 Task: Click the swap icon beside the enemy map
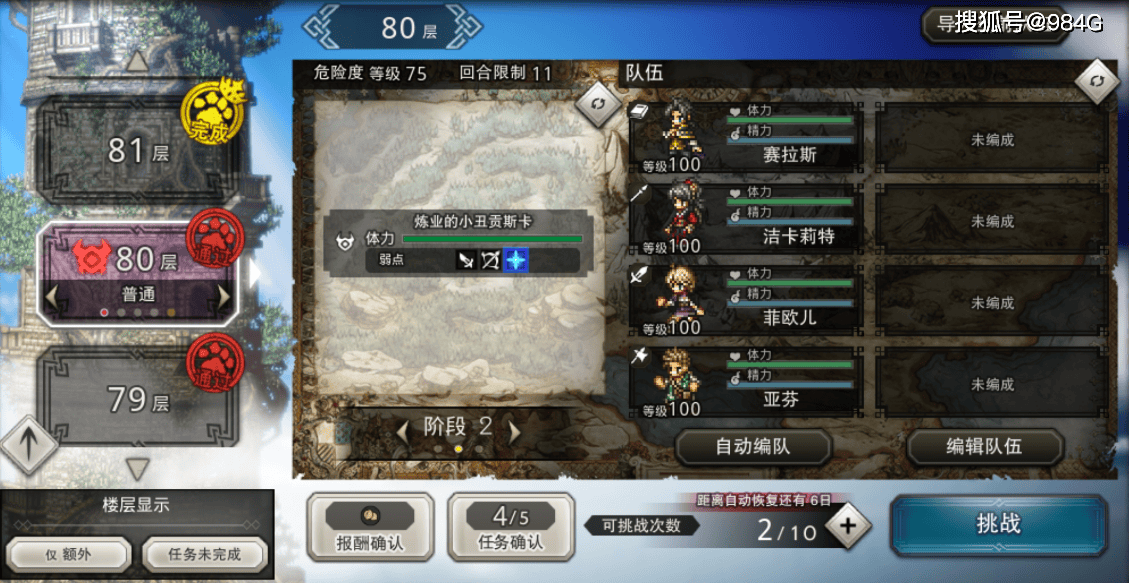click(599, 103)
